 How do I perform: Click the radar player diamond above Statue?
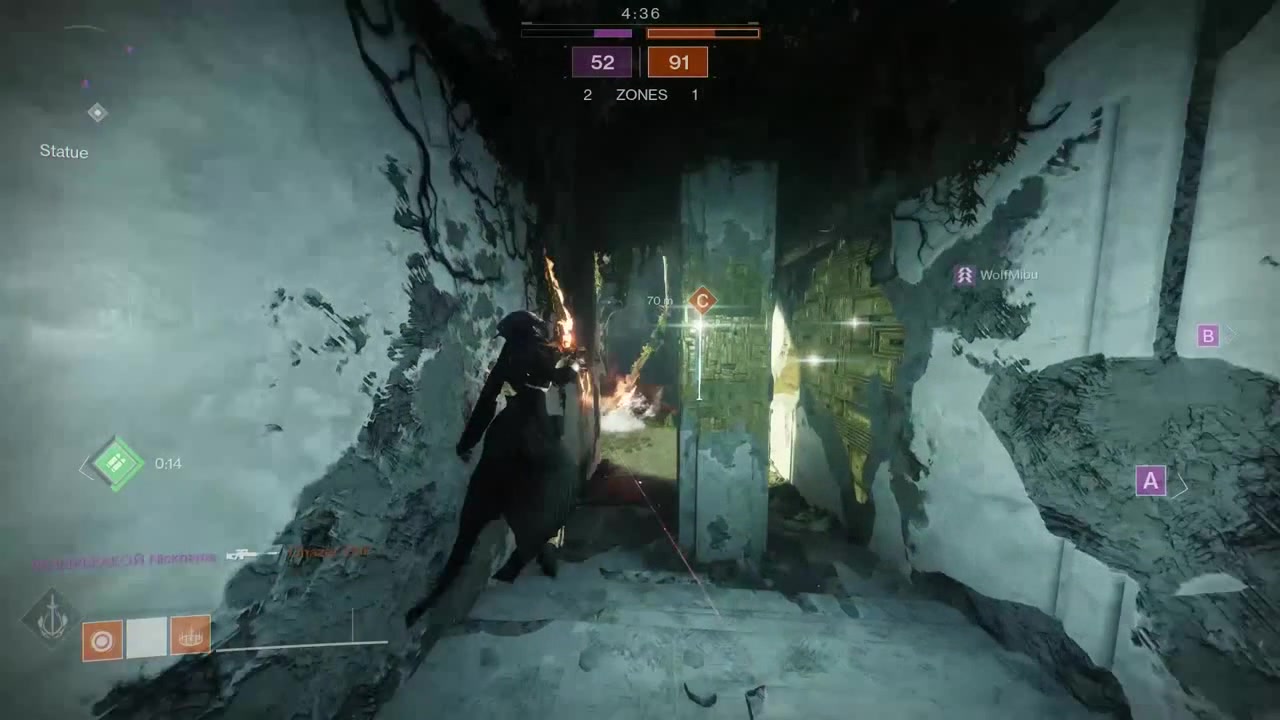97,113
